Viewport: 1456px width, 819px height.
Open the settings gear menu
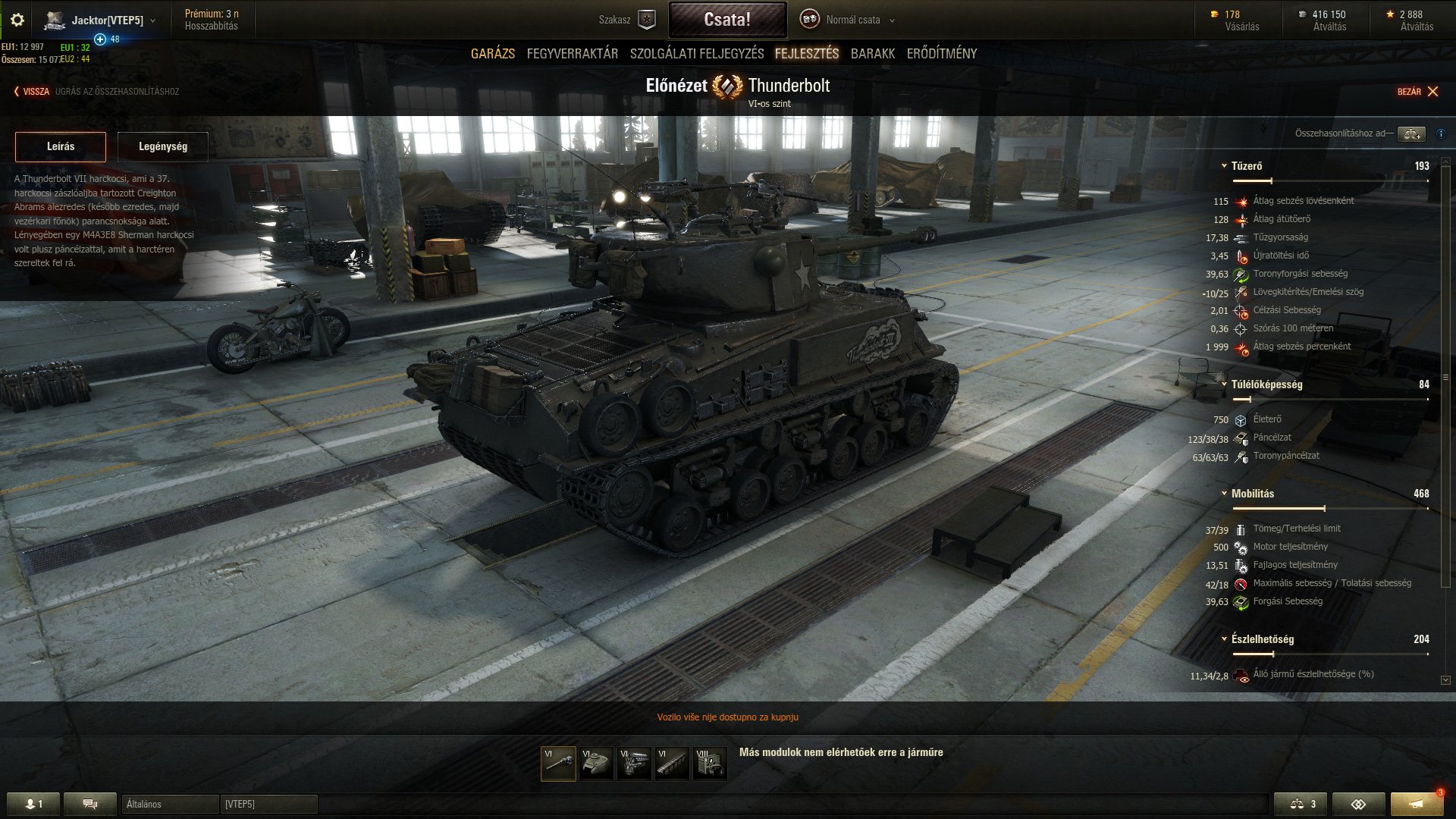tap(17, 20)
